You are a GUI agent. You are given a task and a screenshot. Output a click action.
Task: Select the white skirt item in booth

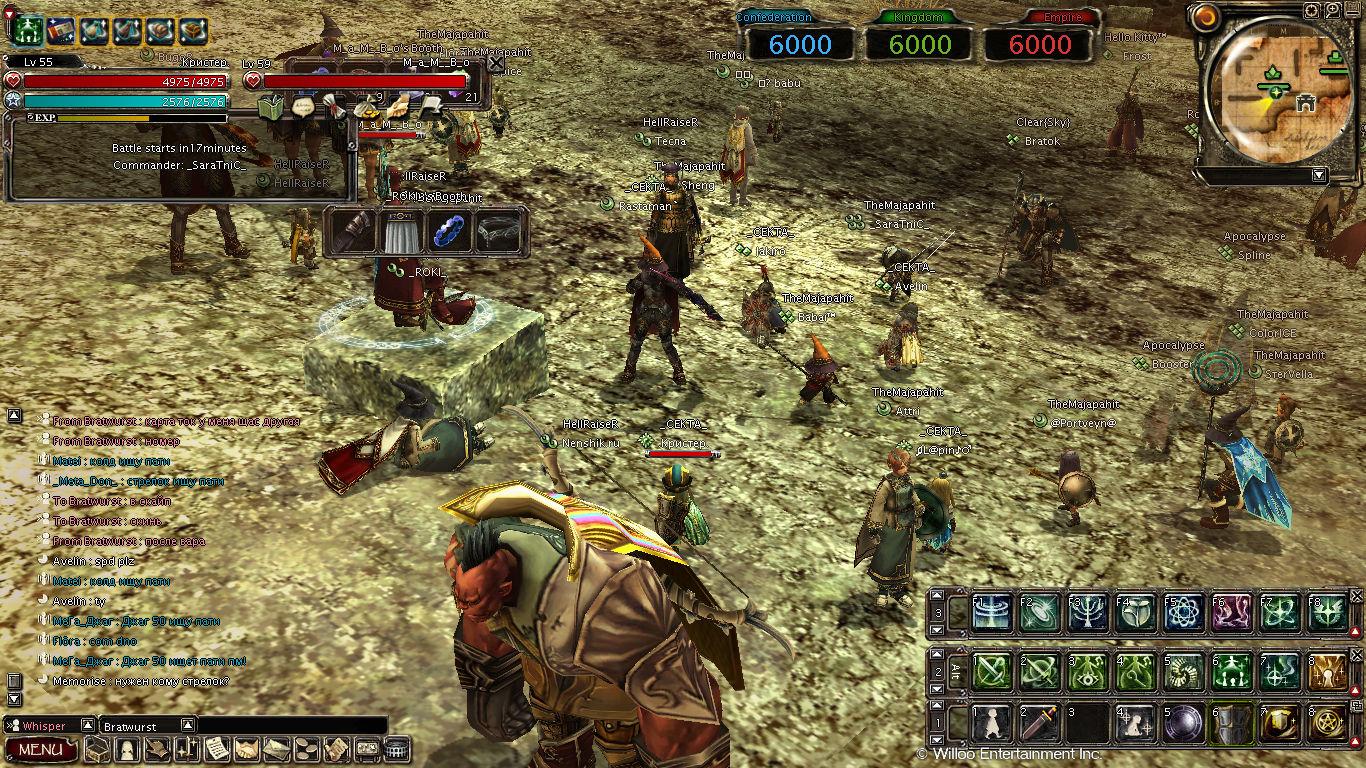click(401, 232)
